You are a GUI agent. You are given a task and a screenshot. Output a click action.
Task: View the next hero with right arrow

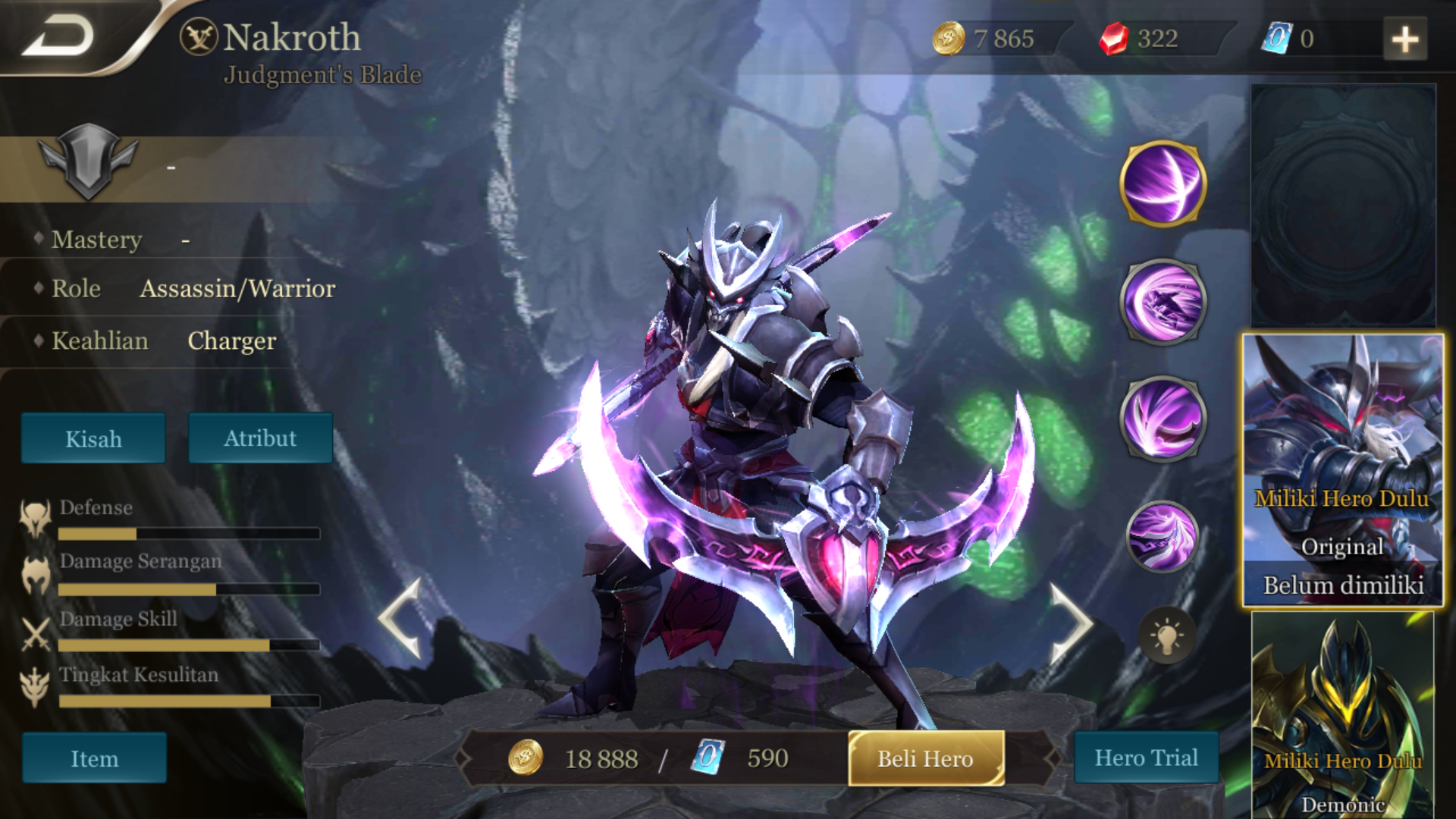point(1070,622)
